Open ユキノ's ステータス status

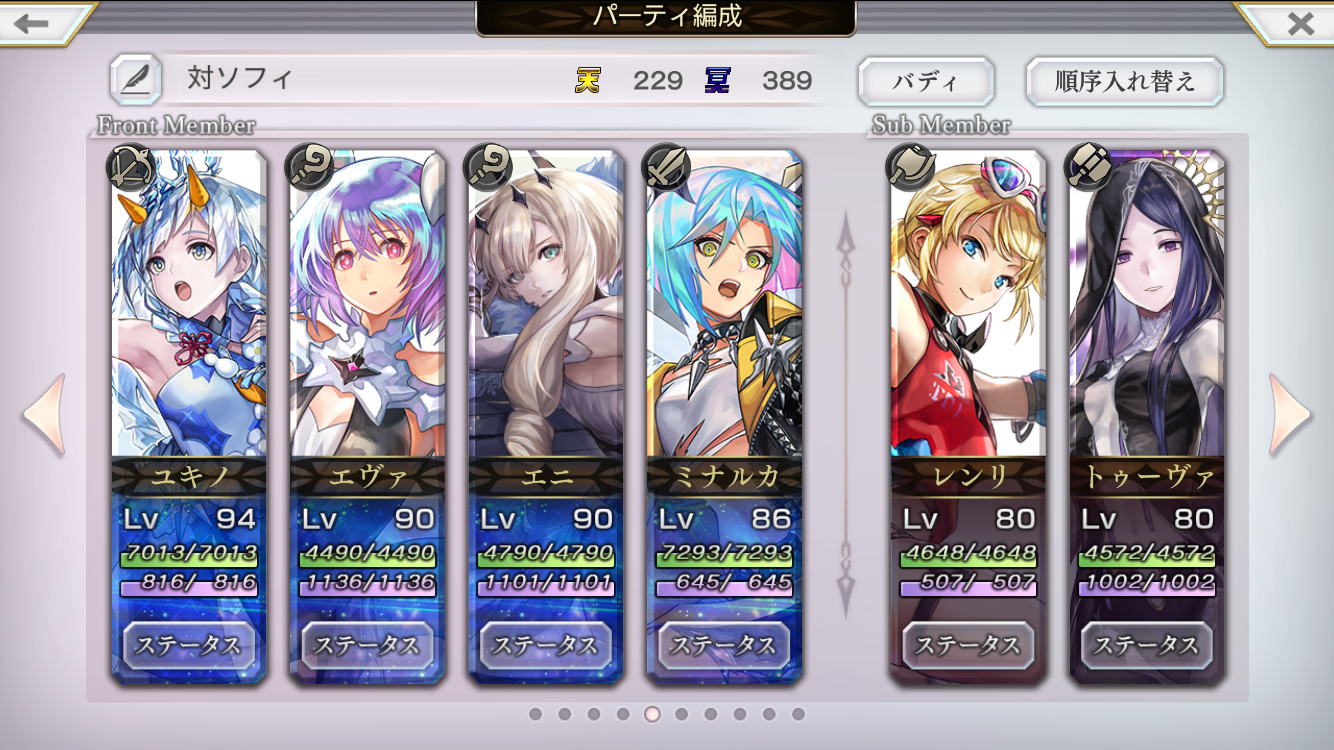coord(189,645)
